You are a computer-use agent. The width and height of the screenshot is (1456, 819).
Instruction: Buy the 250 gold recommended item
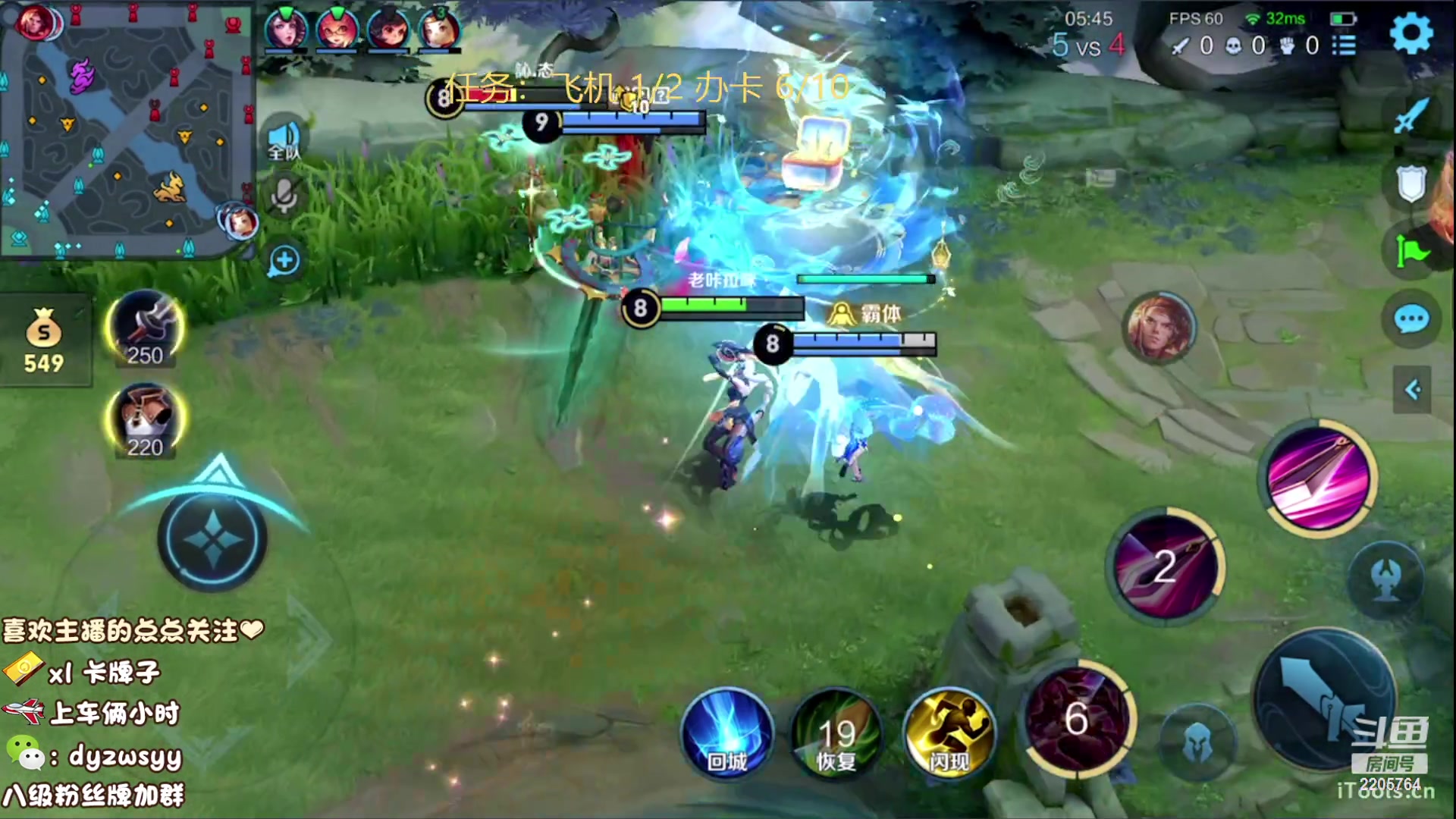coord(144,329)
